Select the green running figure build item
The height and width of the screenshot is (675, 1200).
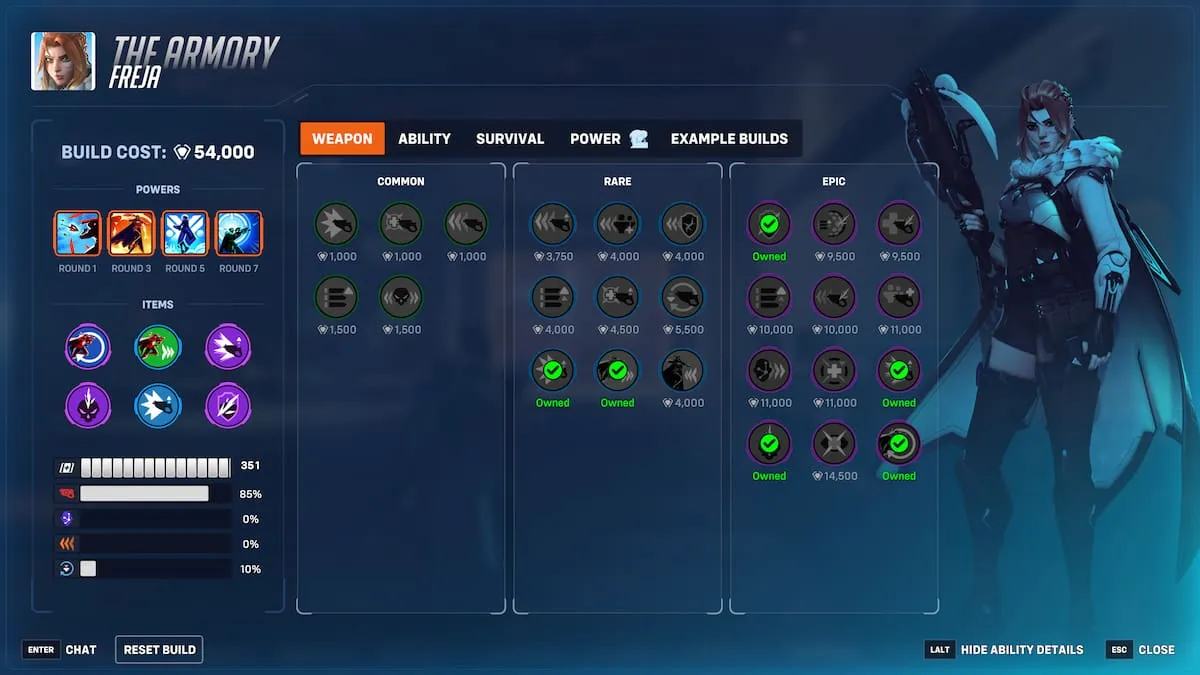tap(158, 348)
